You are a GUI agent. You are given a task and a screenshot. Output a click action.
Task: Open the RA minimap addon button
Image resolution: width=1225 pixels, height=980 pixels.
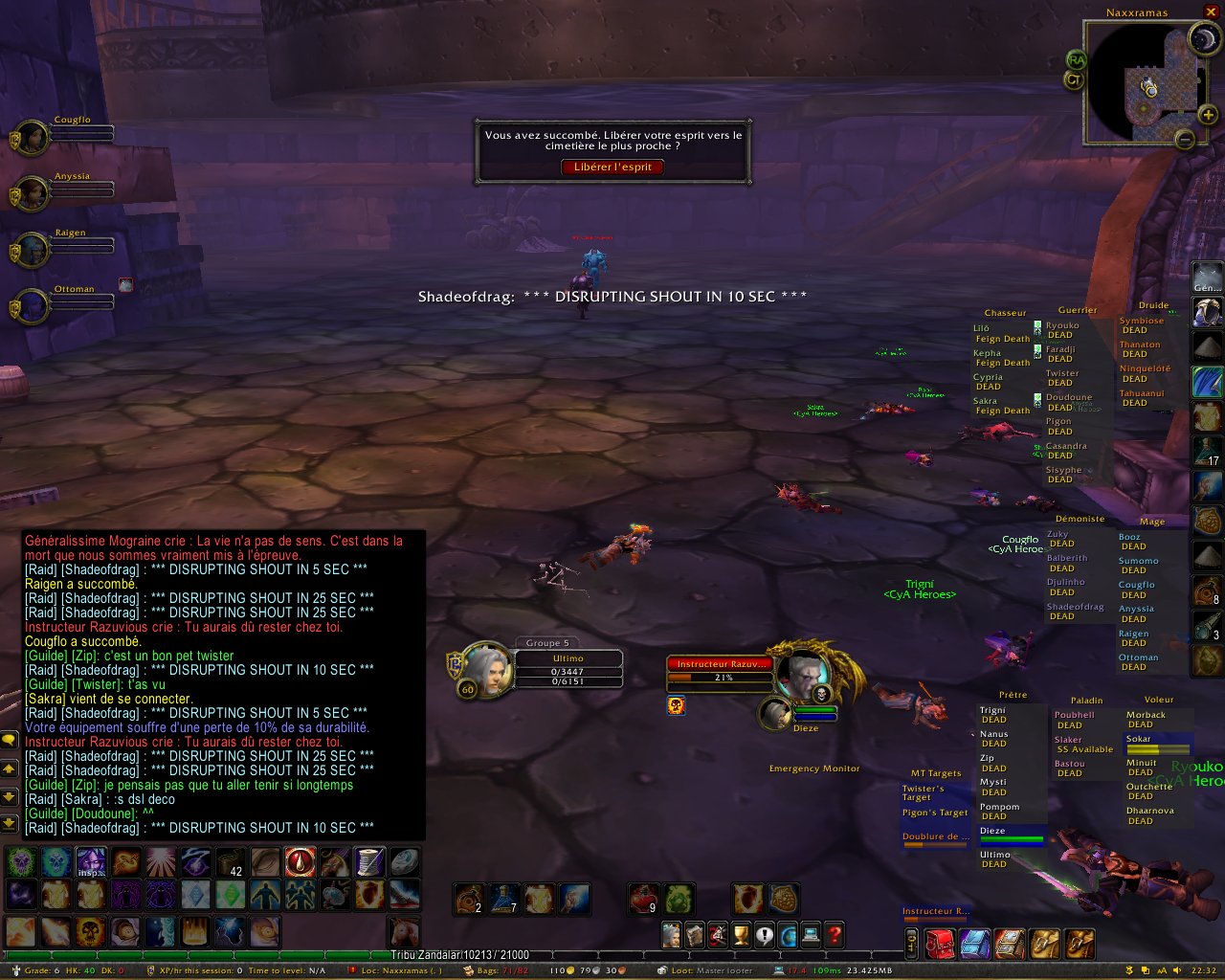tap(1076, 60)
